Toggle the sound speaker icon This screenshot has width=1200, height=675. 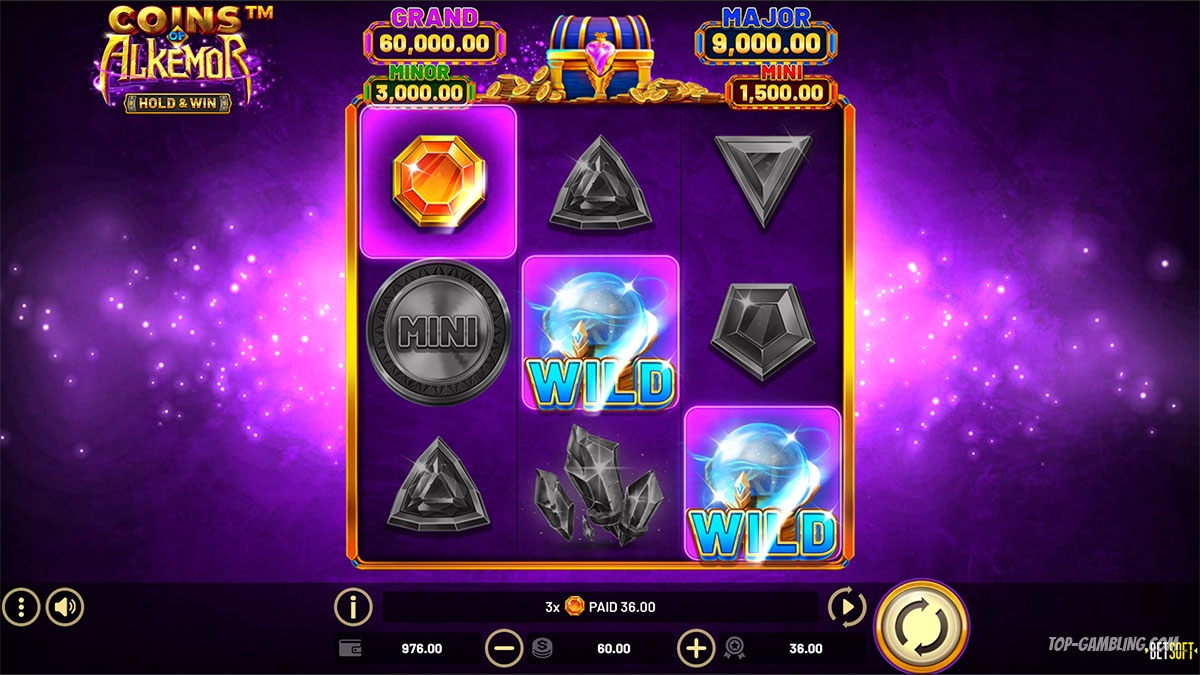(65, 606)
